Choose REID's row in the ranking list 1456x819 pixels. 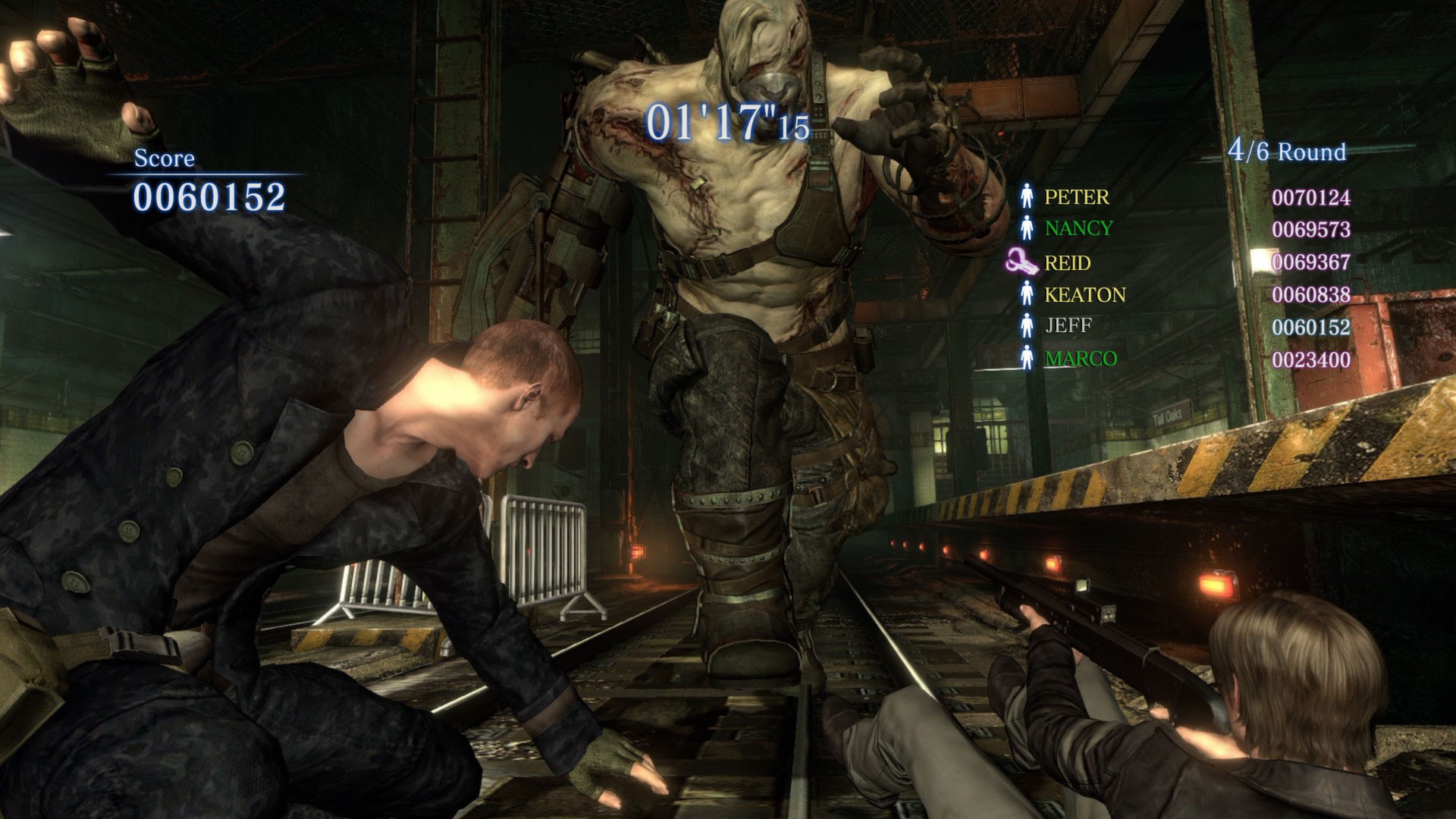[1067, 263]
